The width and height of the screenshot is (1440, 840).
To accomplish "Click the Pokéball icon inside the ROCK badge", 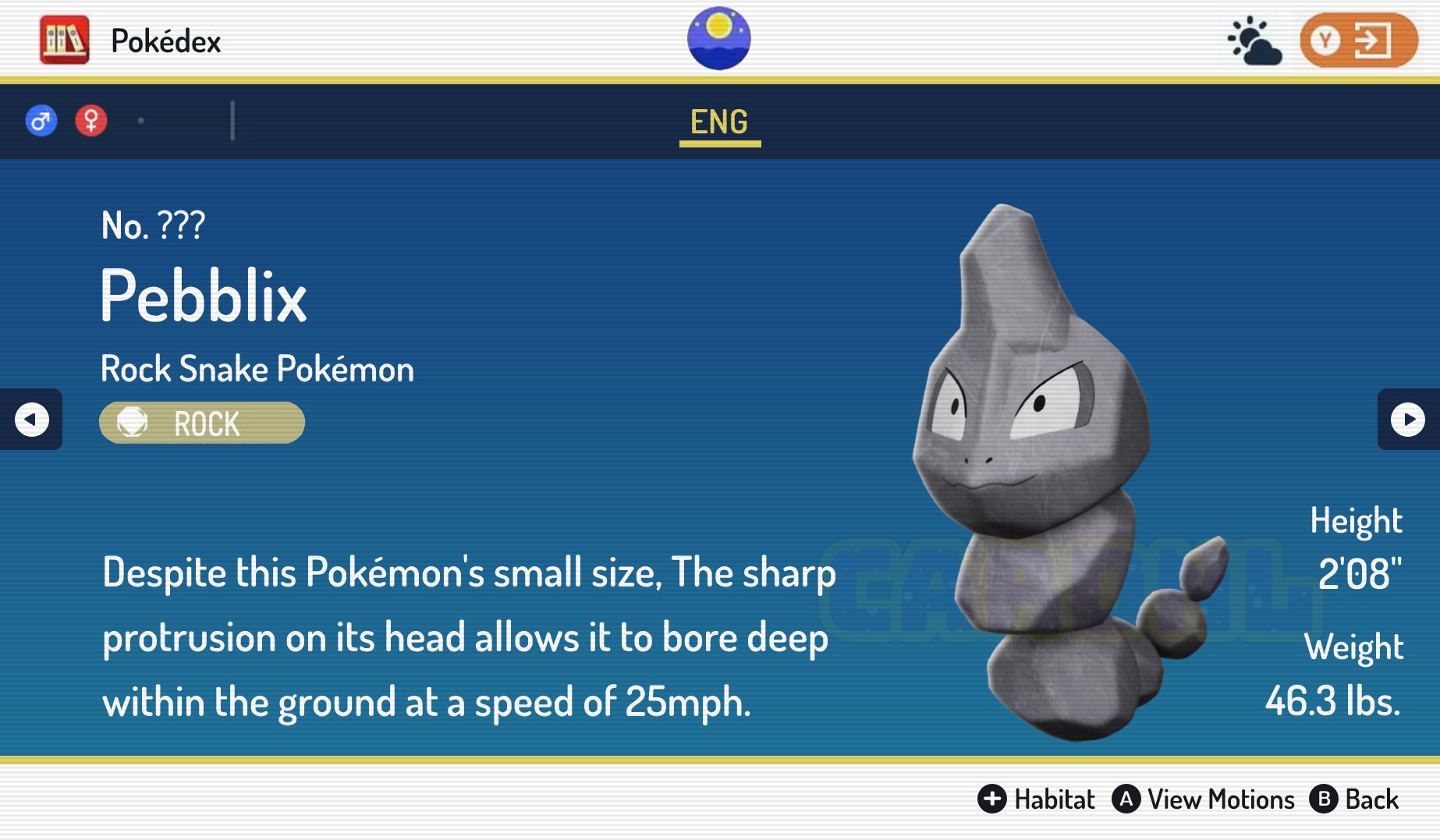I will [134, 423].
